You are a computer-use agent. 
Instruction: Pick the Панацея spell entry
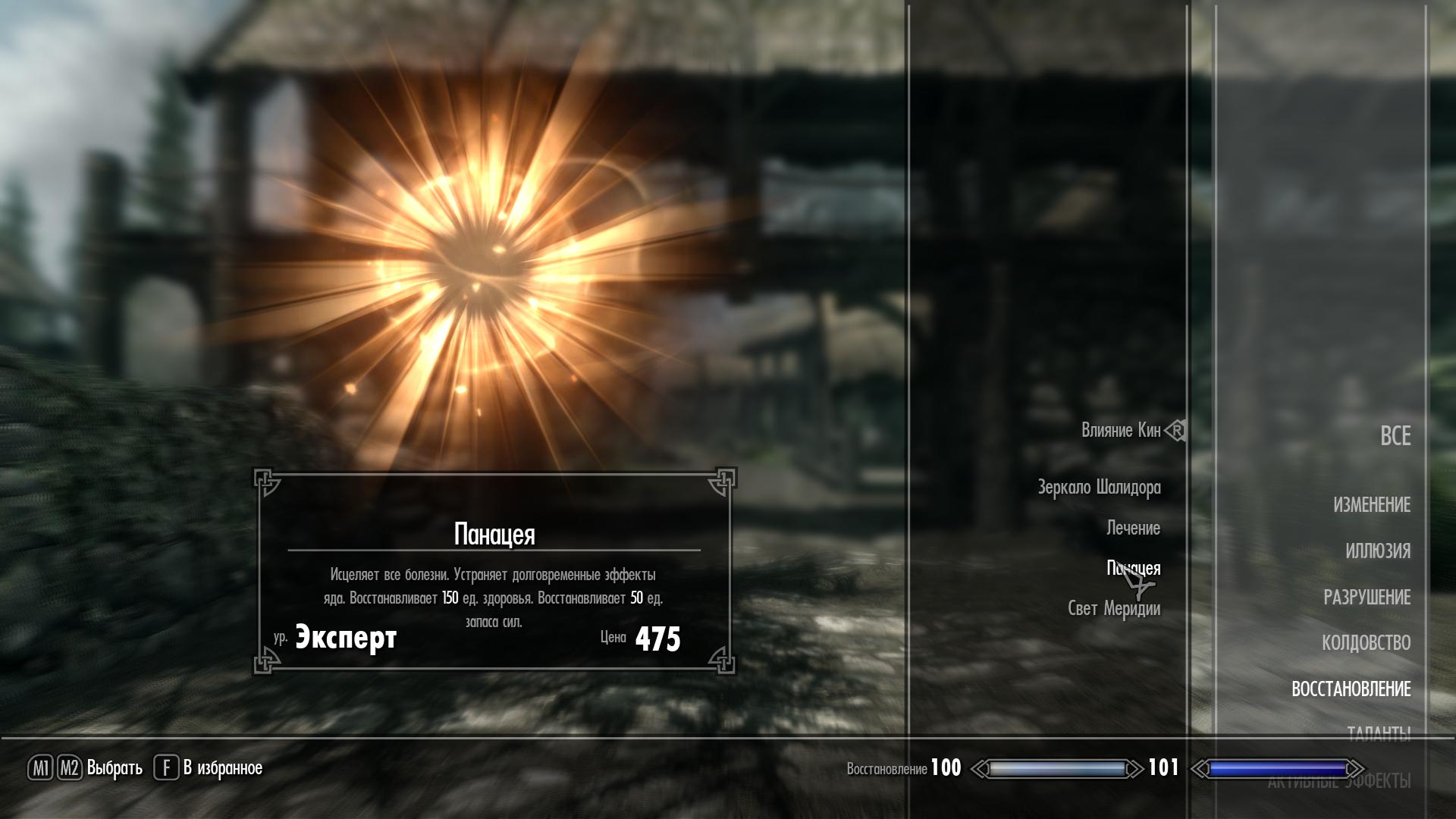pyautogui.click(x=1133, y=568)
